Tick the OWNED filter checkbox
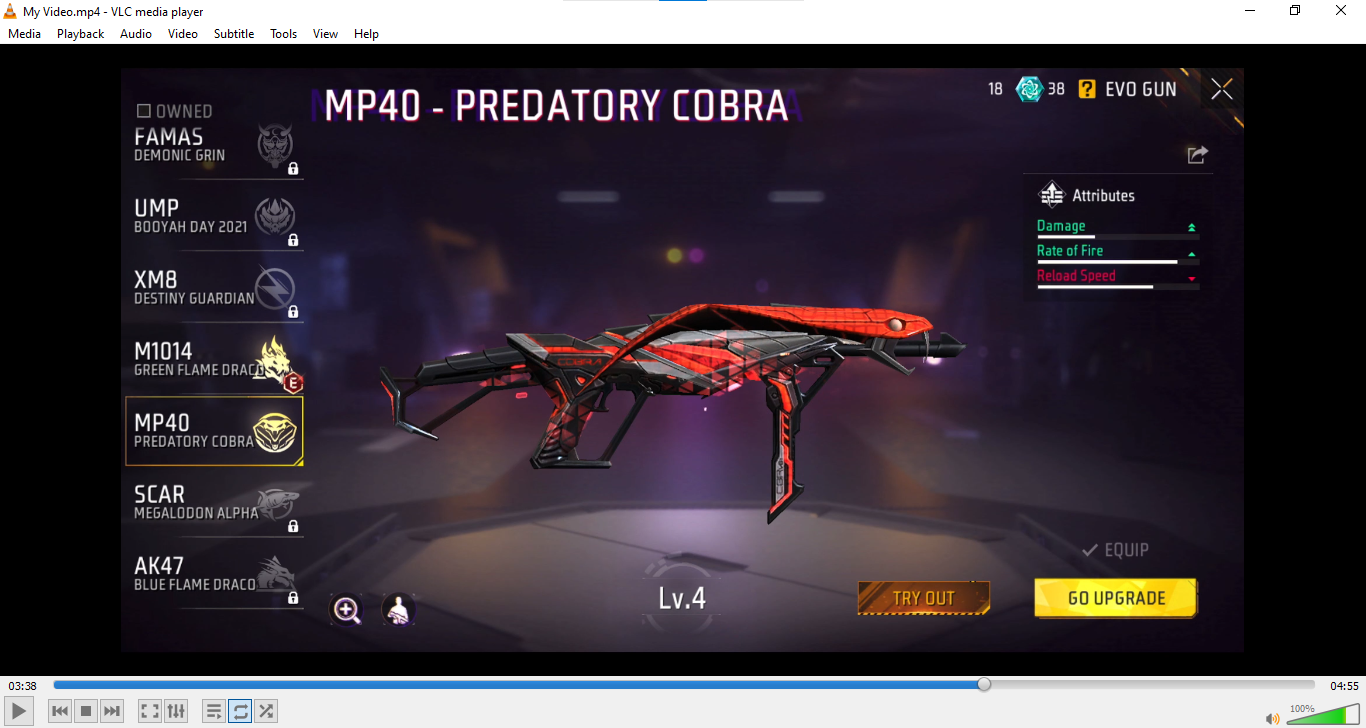 [144, 111]
